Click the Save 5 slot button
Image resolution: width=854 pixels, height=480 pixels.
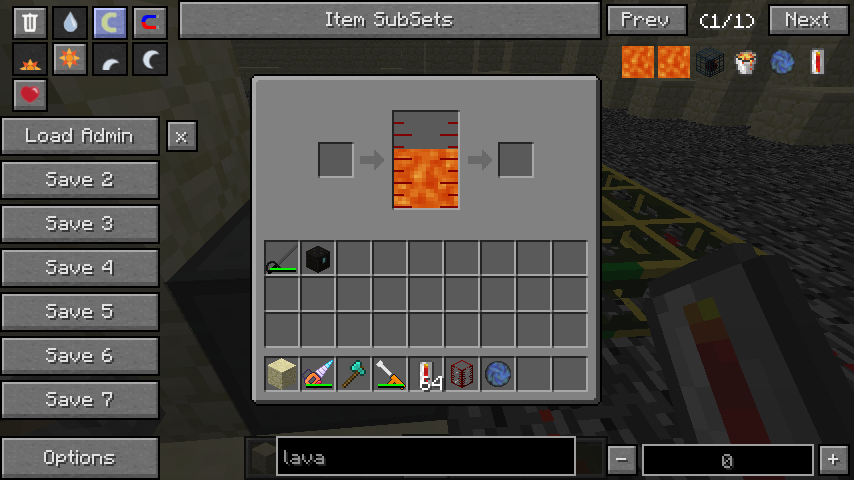tap(80, 312)
